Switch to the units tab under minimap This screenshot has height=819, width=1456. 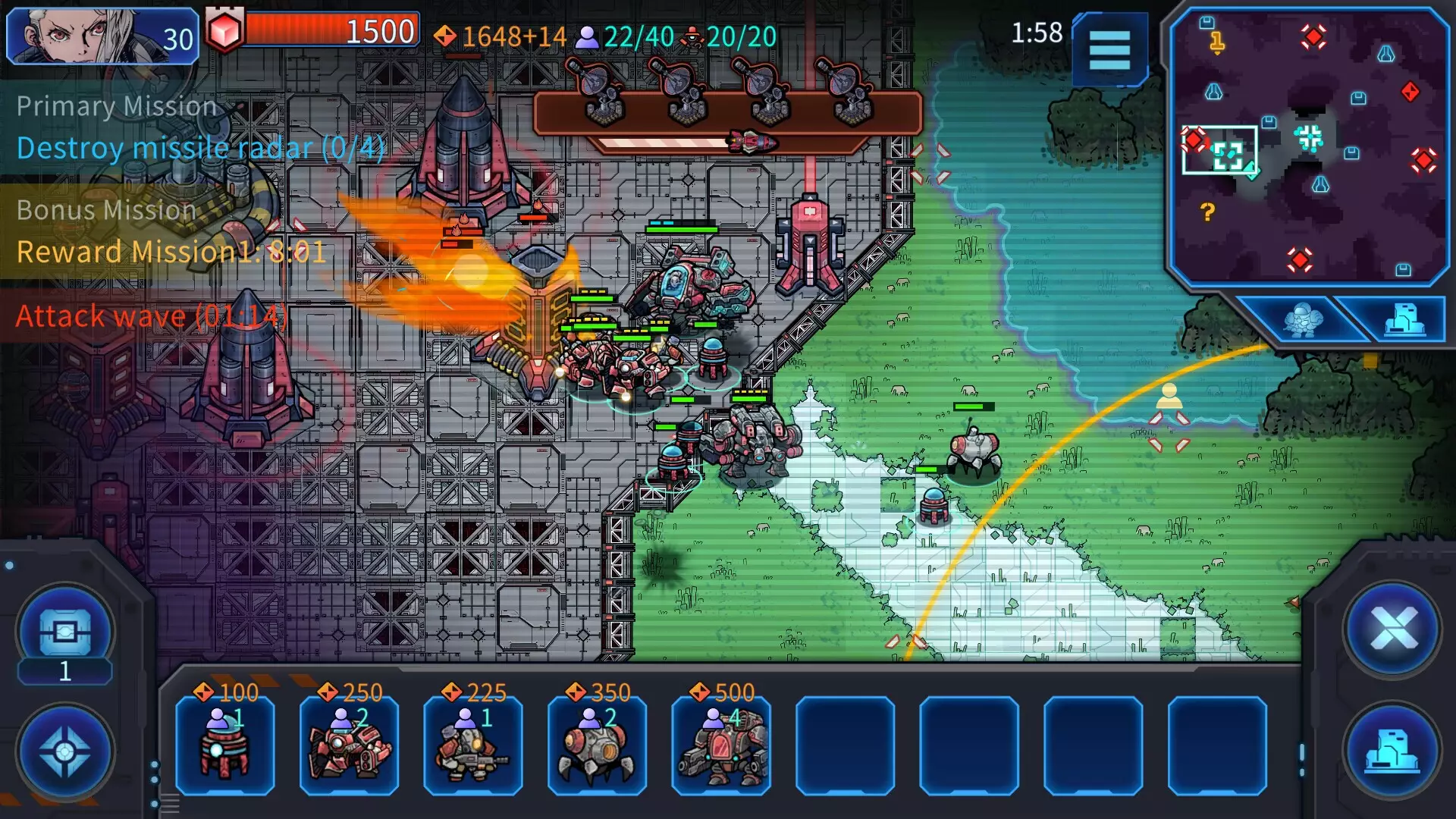pos(1302,319)
